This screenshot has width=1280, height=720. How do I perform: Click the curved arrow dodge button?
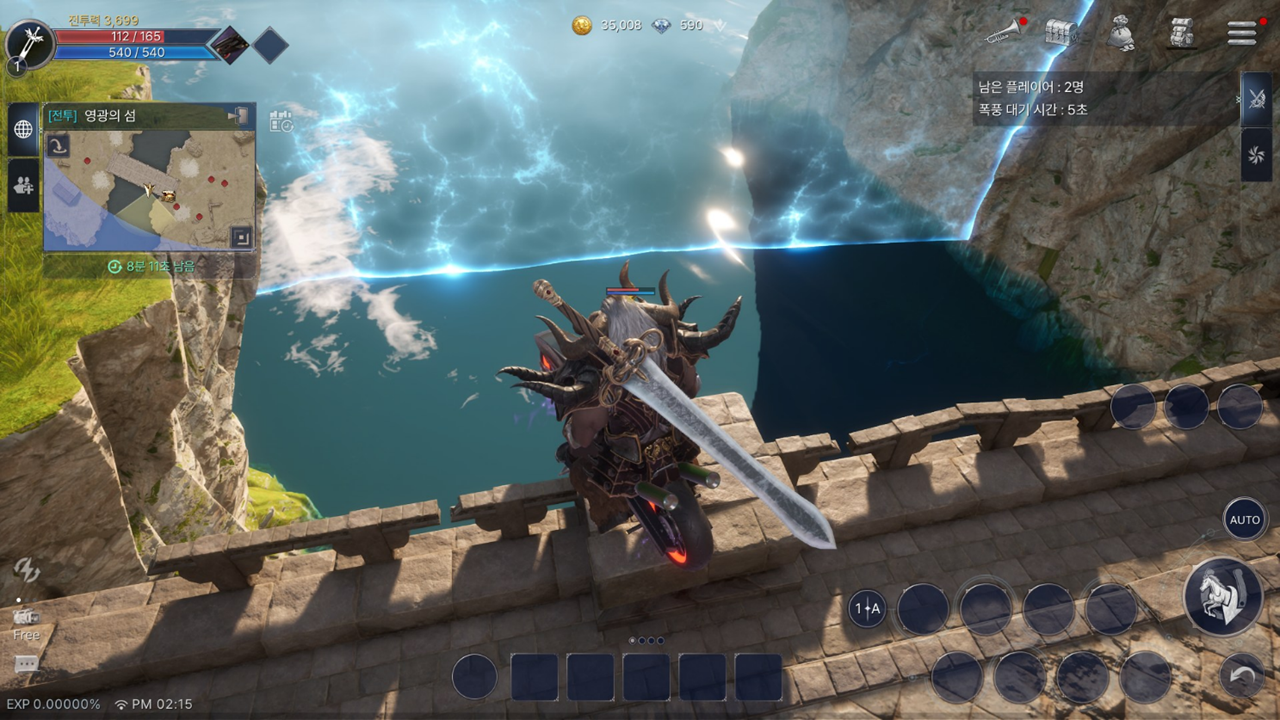[x=1242, y=675]
